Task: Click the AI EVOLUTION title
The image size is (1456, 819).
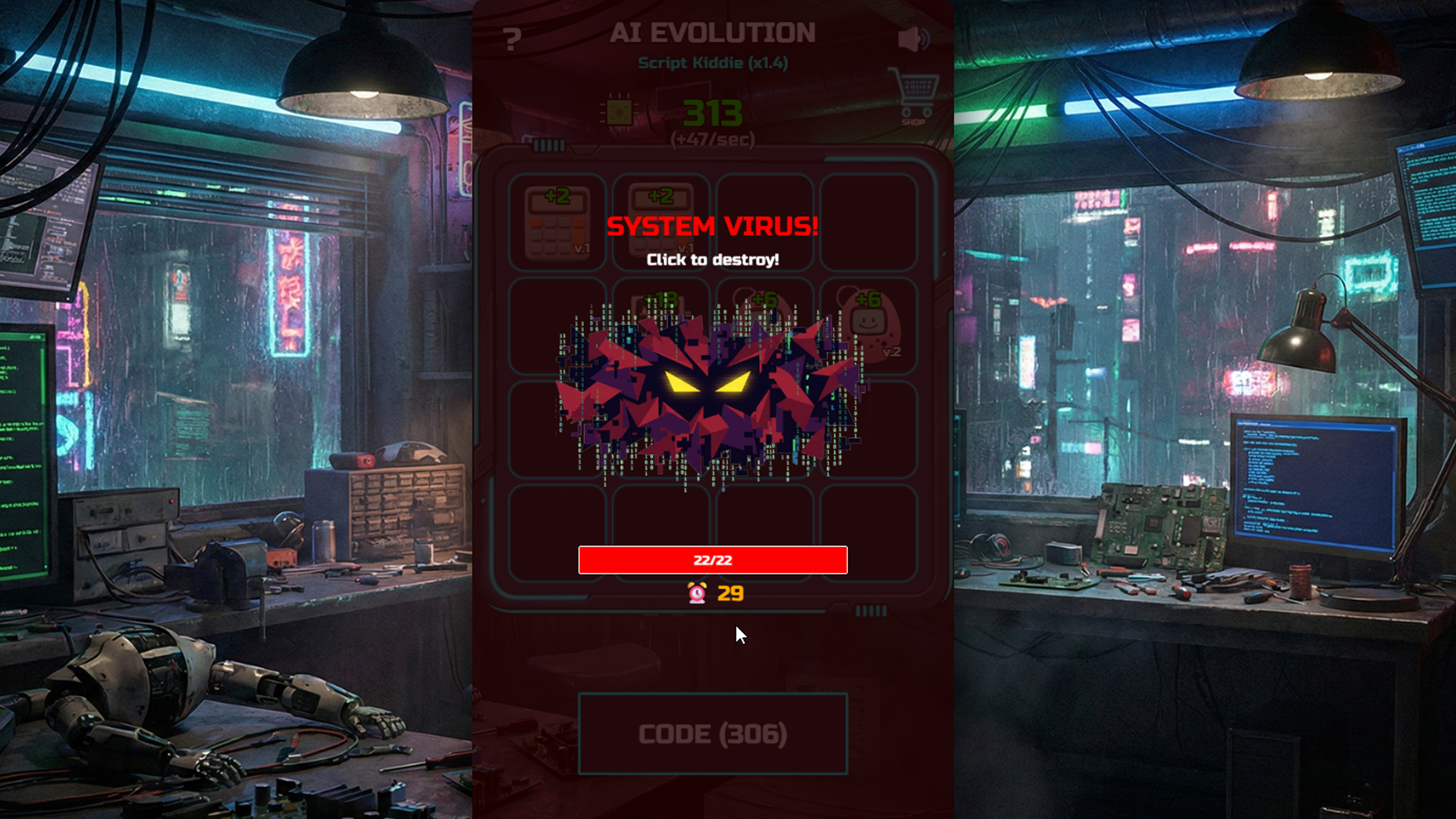Action: (x=713, y=32)
